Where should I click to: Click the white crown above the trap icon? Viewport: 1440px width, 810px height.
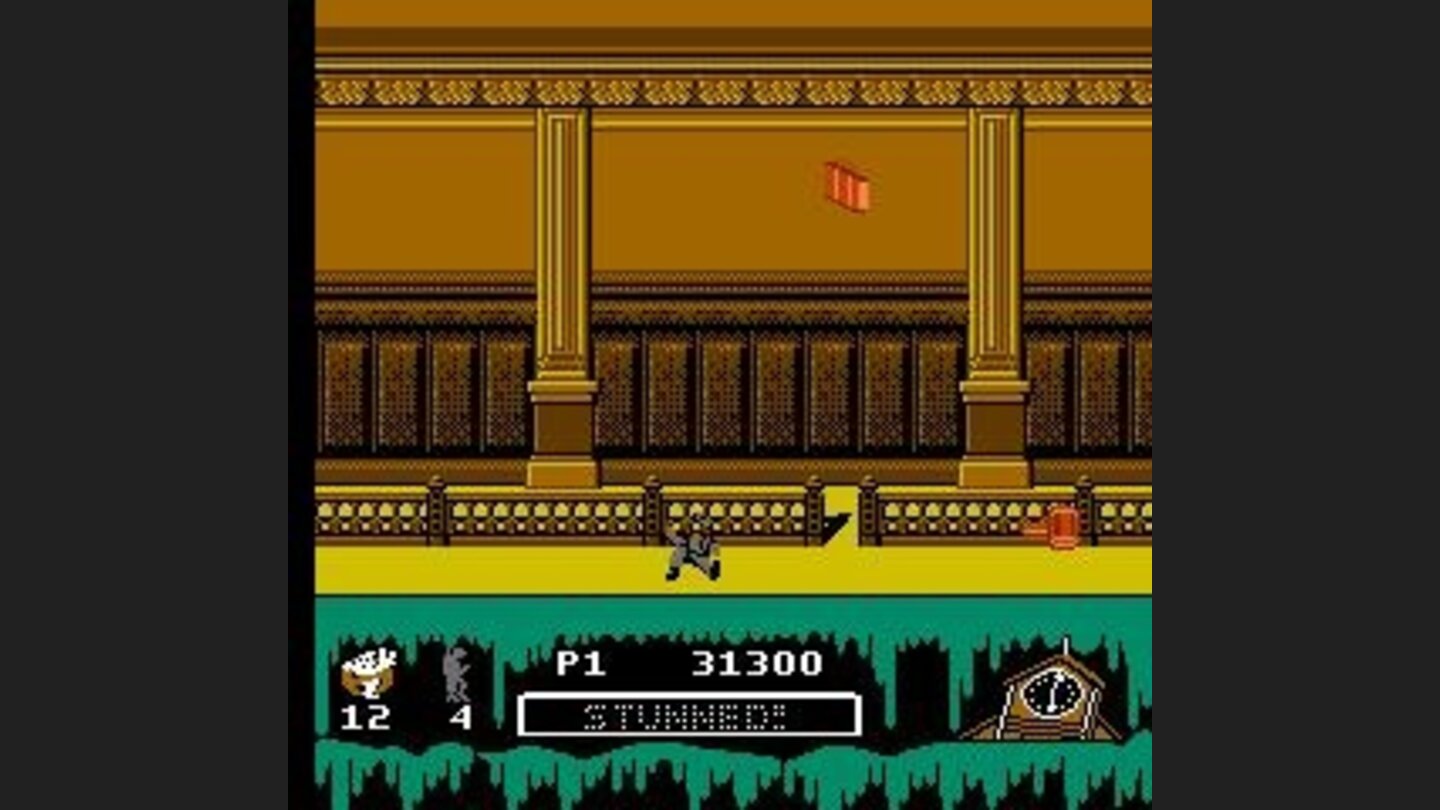coord(367,660)
